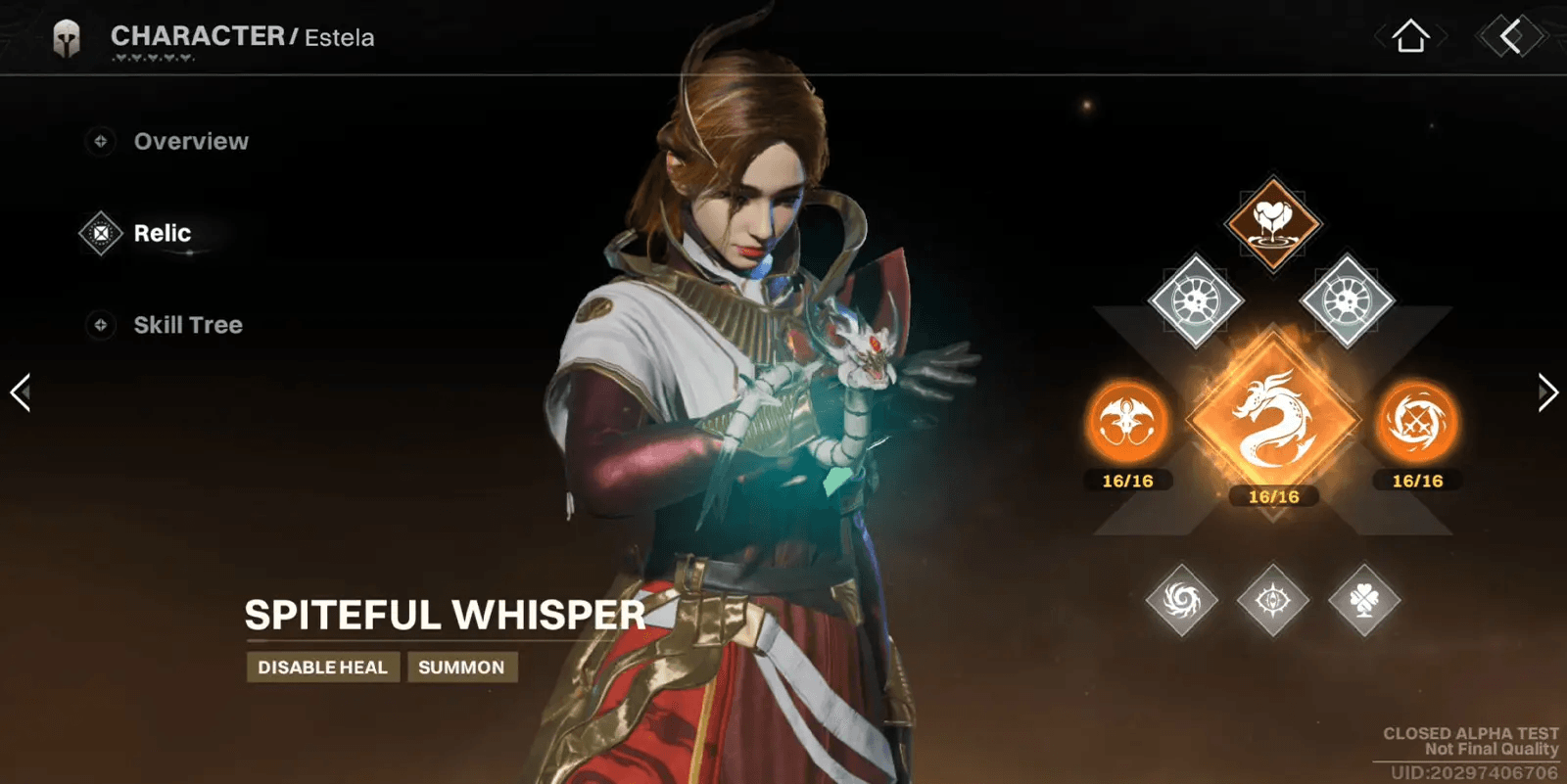Choose the eye relic node
Viewport: 1567px width, 784px height.
coord(1272,599)
